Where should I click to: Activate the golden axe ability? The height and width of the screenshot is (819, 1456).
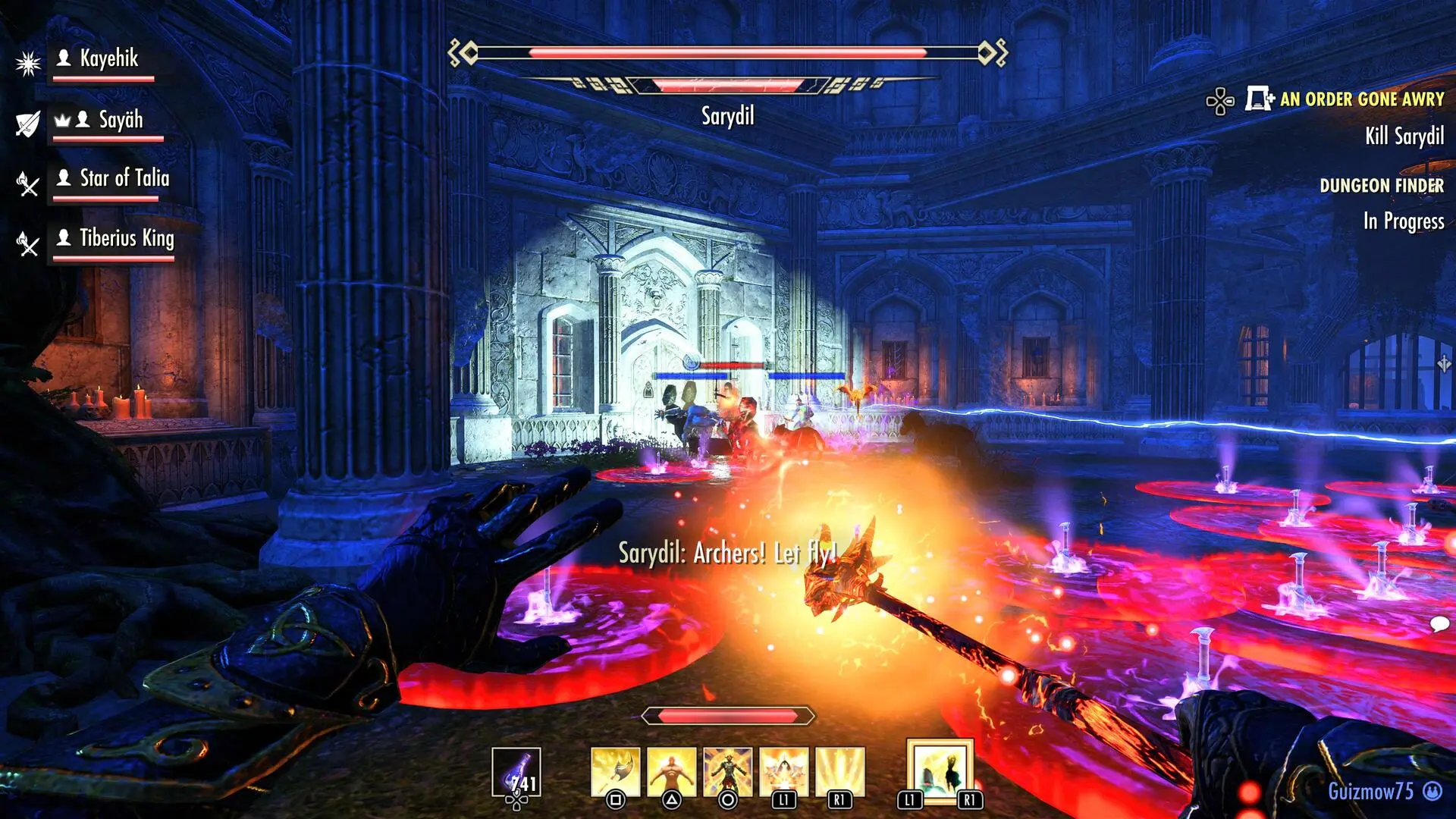pyautogui.click(x=615, y=771)
